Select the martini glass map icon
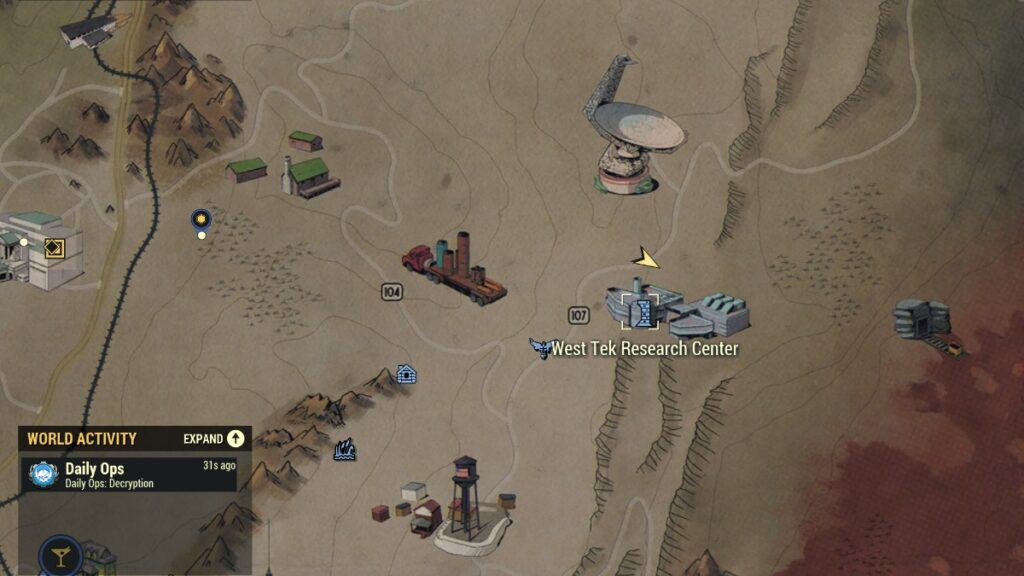 tap(60, 558)
